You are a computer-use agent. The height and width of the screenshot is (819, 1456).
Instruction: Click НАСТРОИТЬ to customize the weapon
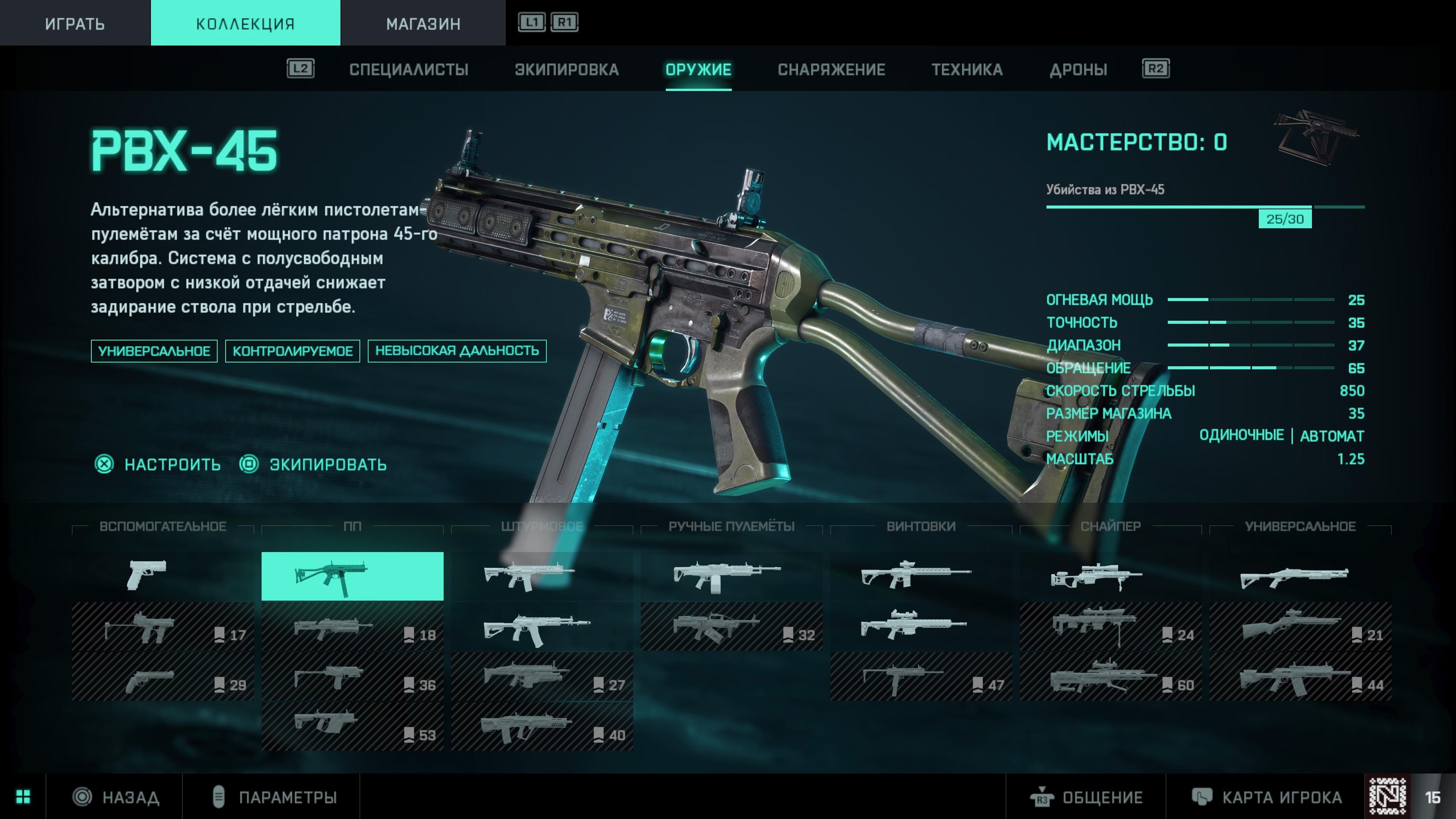pos(172,464)
